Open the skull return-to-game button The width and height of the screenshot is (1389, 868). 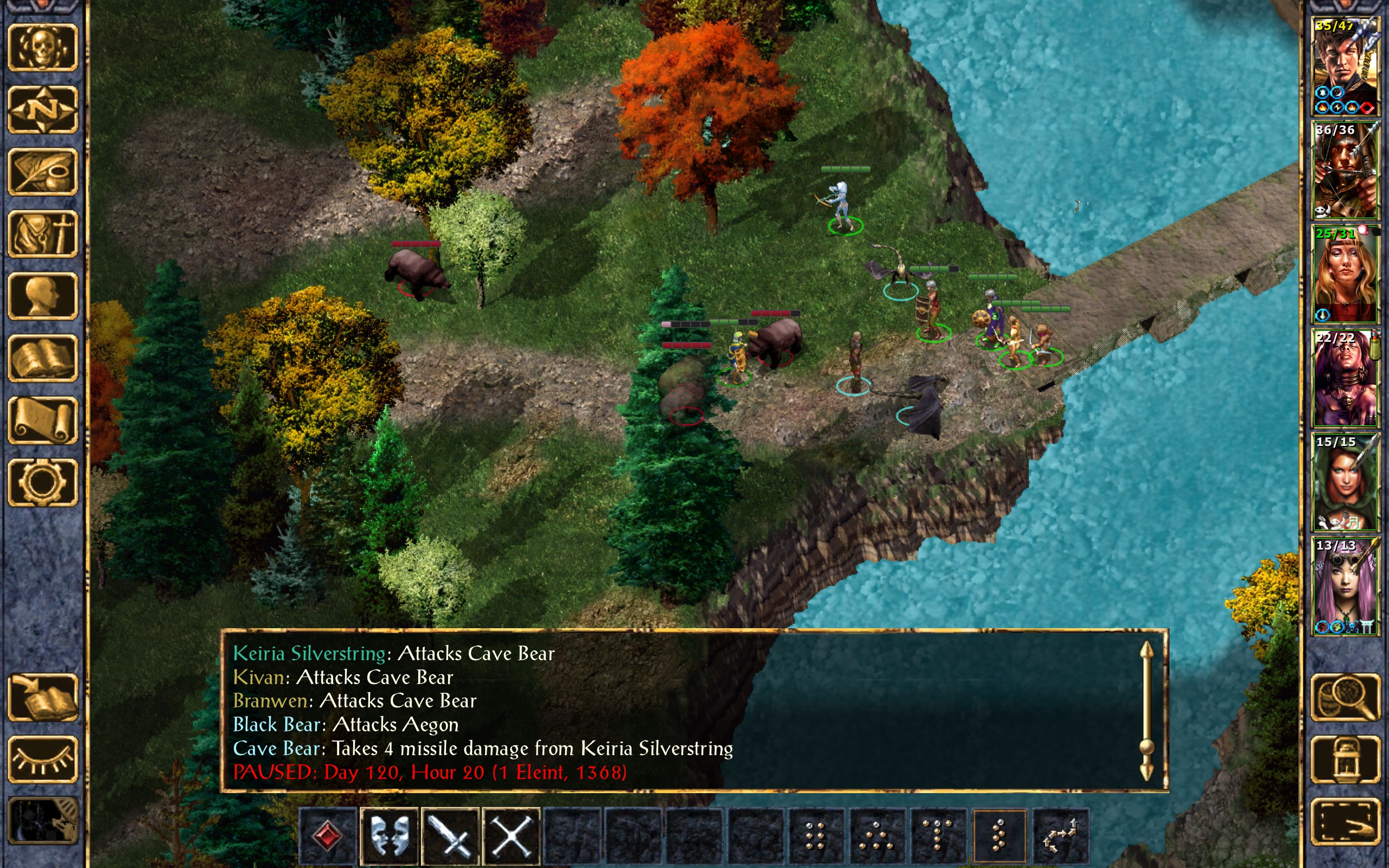(x=42, y=48)
